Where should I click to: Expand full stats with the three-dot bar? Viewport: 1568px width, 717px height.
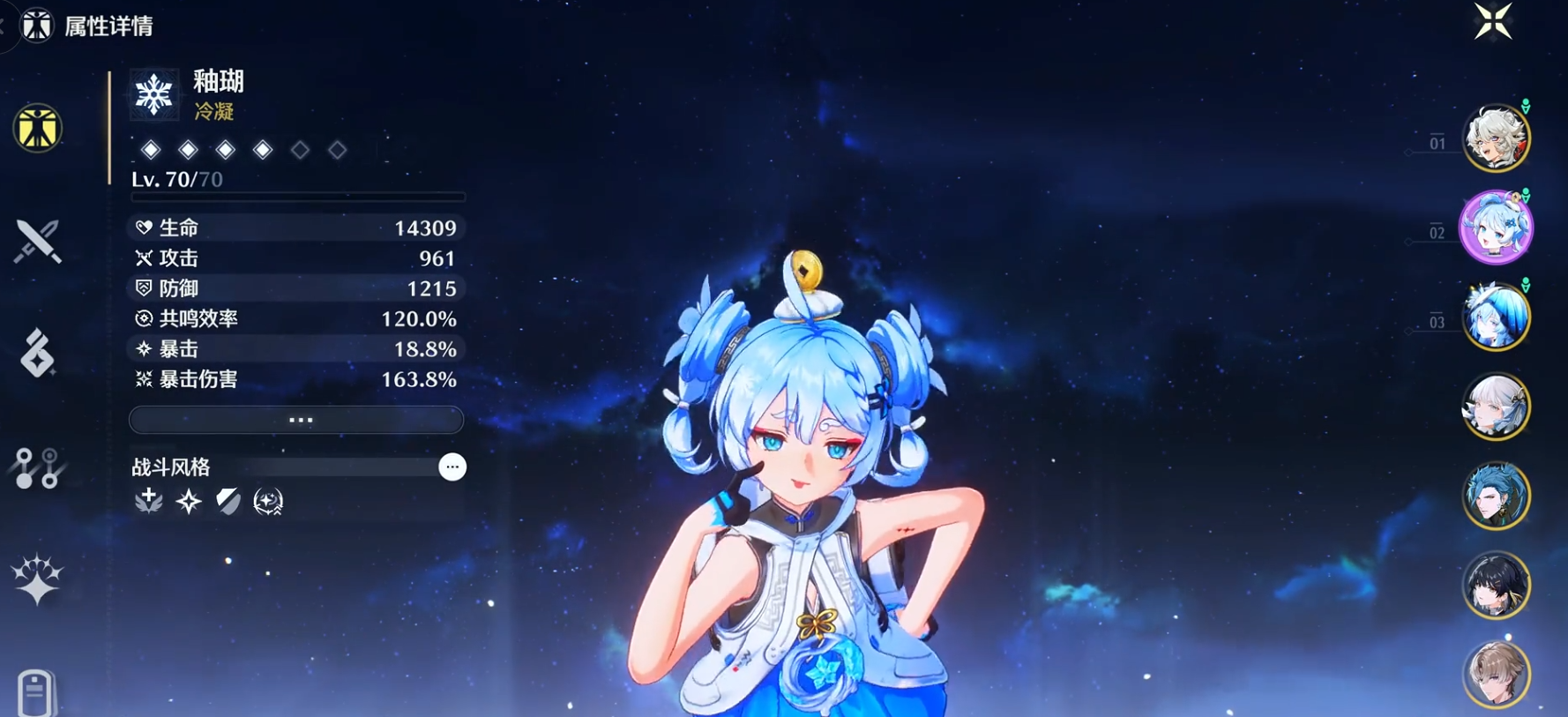pos(296,420)
